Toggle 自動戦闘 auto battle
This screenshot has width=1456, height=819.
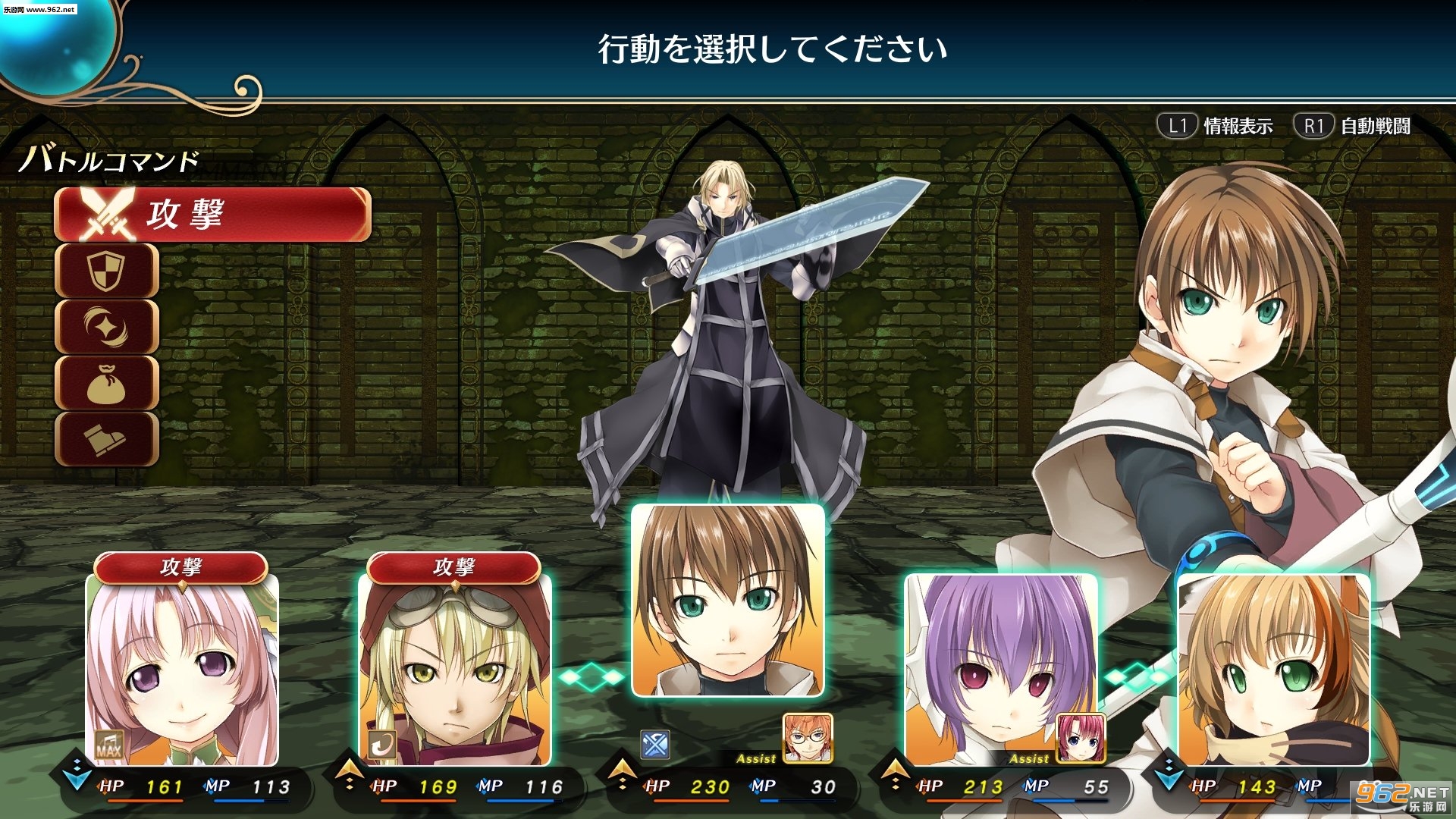[1354, 126]
